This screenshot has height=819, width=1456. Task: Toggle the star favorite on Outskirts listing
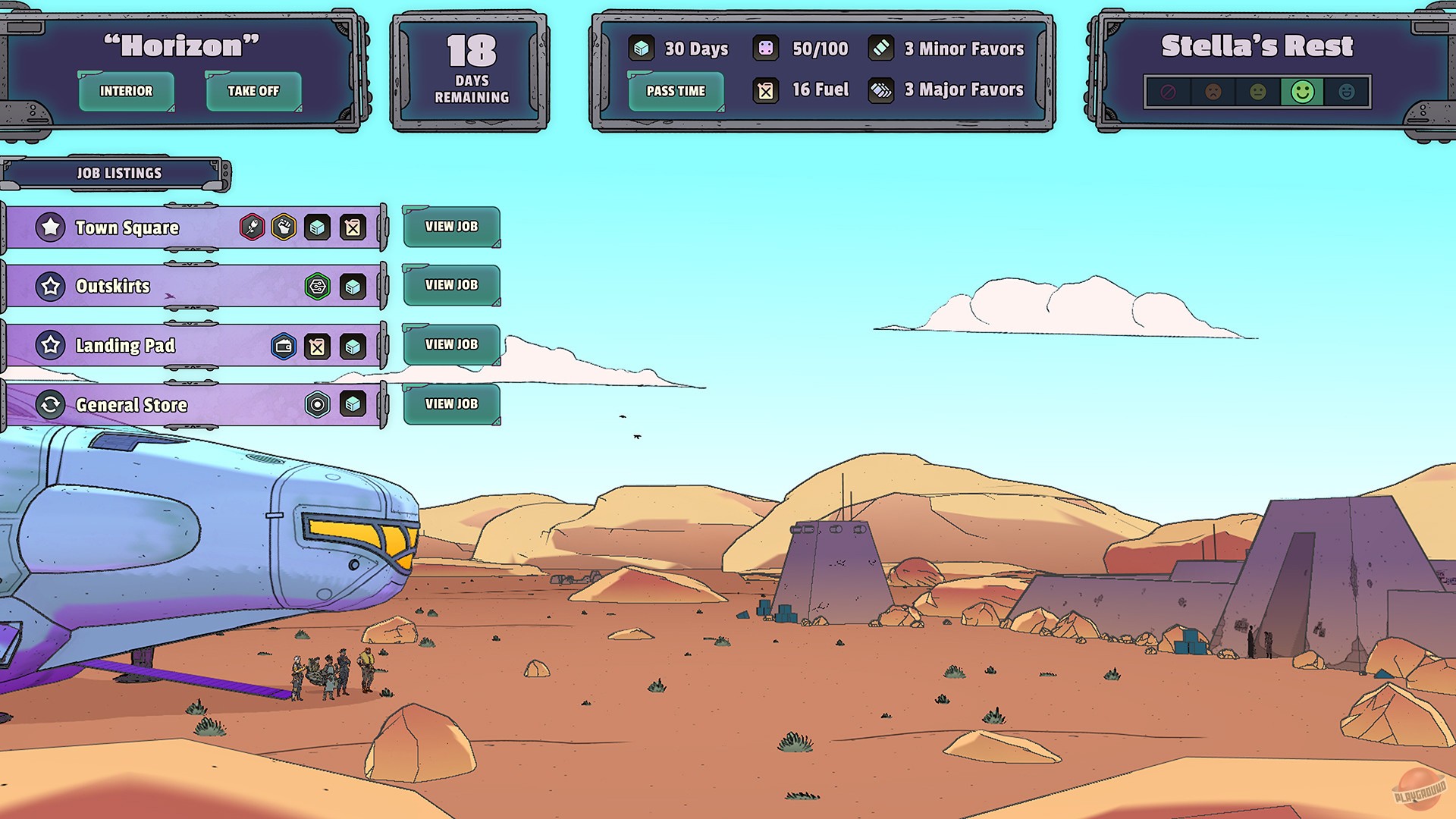click(51, 287)
